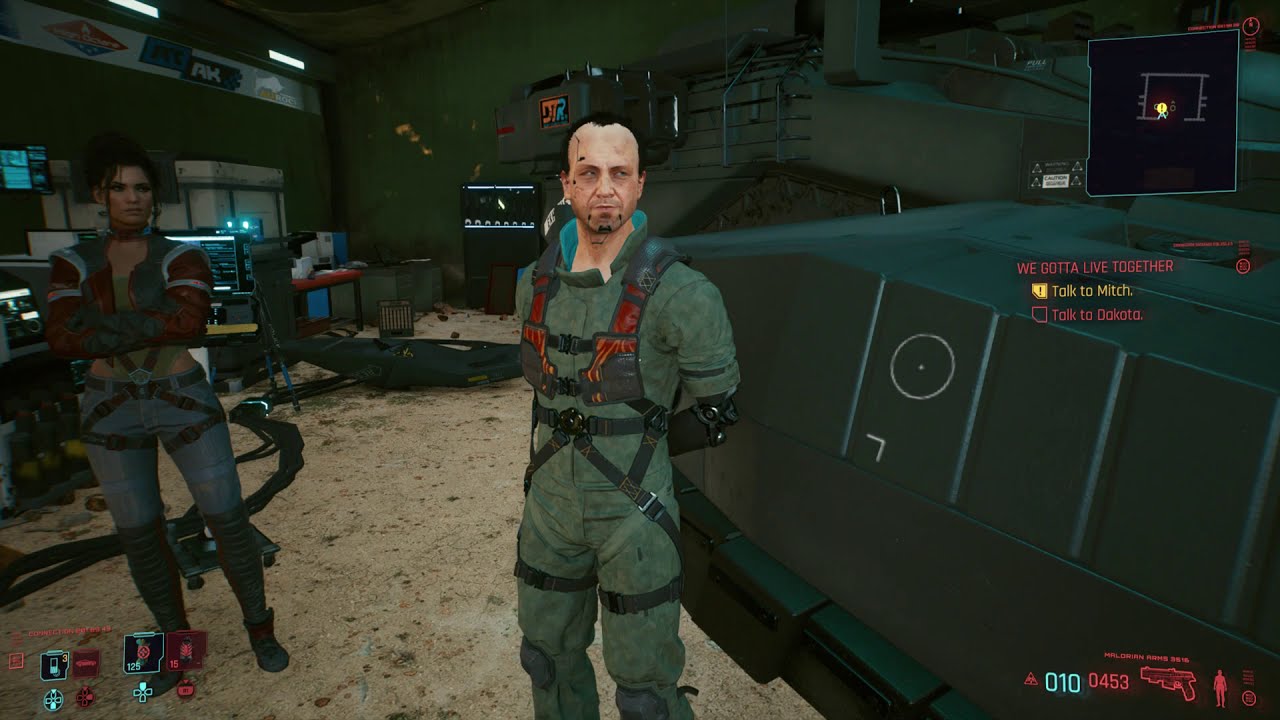Screen dimensions: 1280x720
Task: Click the CONNECTION progress readout
Action: 68,629
